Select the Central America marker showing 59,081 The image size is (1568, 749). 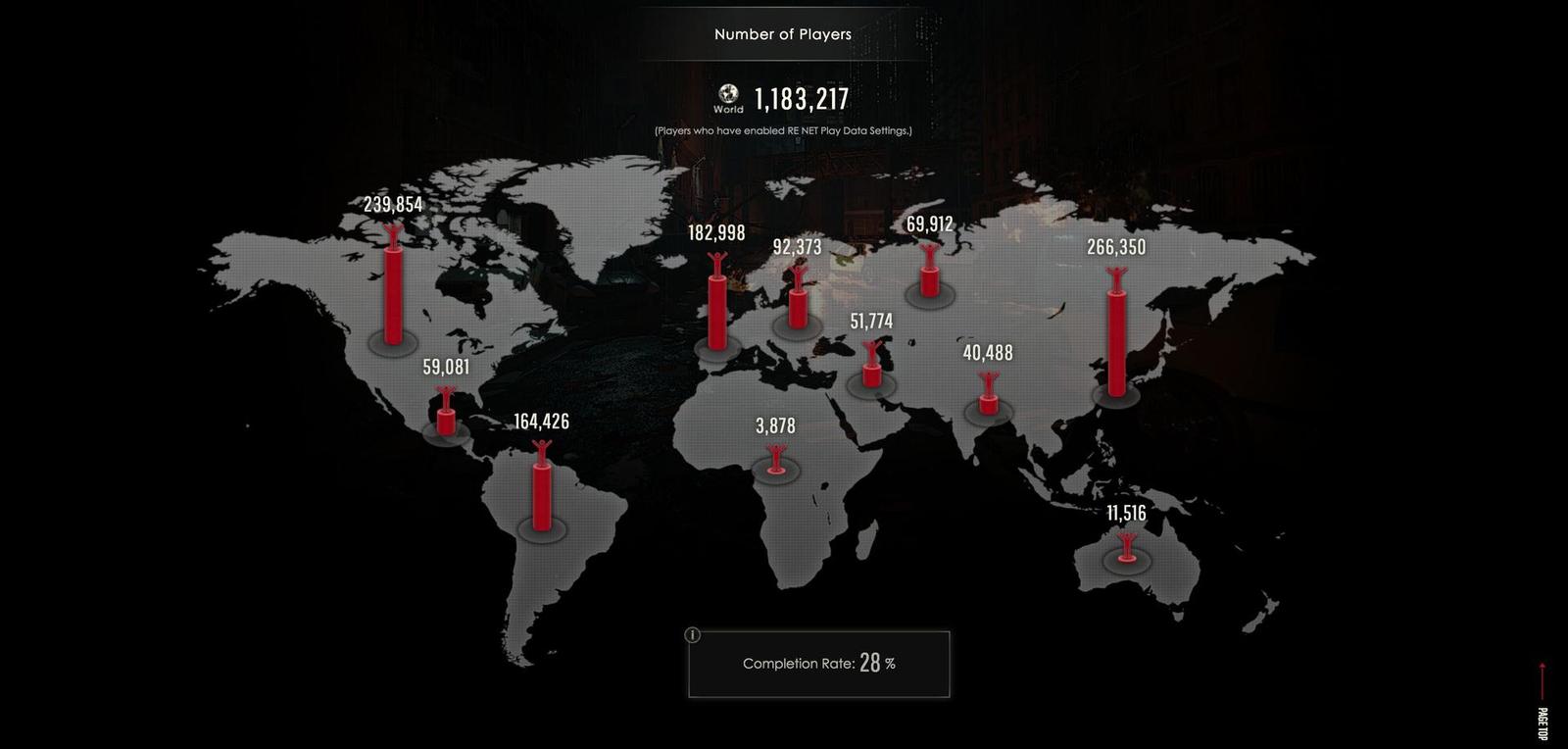pyautogui.click(x=446, y=417)
